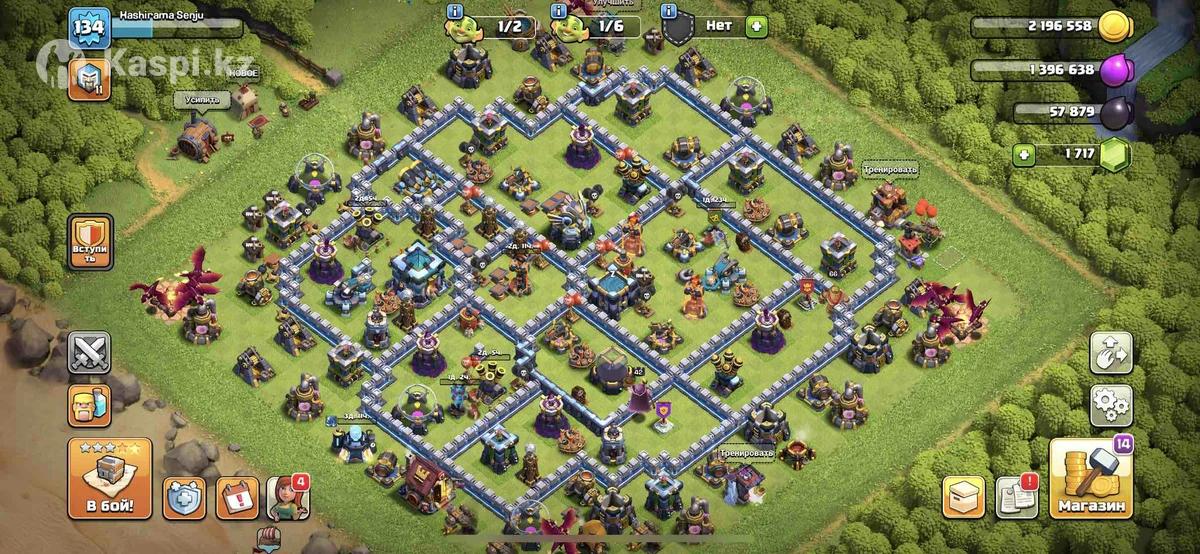The height and width of the screenshot is (554, 1200).
Task: Open the blue shield icon beside В бой!
Action: [x=185, y=497]
